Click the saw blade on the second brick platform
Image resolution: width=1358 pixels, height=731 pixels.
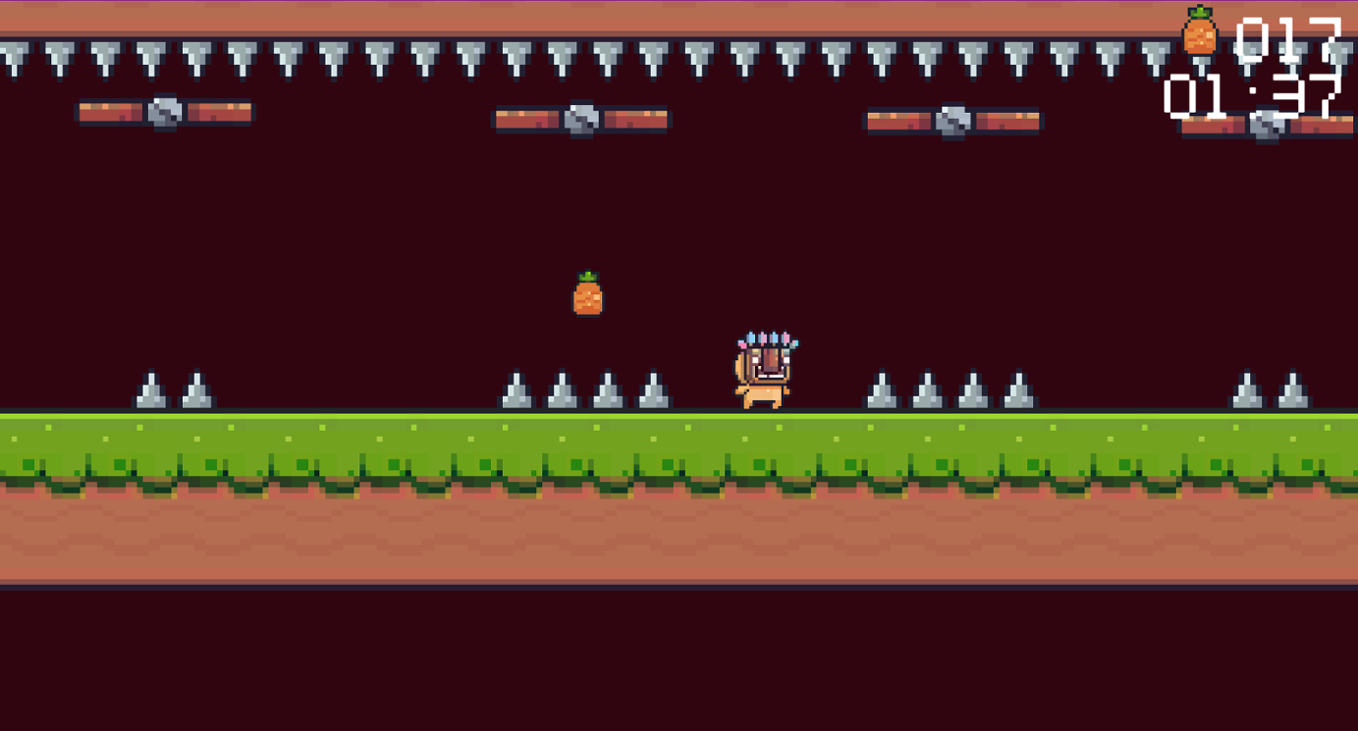(580, 120)
